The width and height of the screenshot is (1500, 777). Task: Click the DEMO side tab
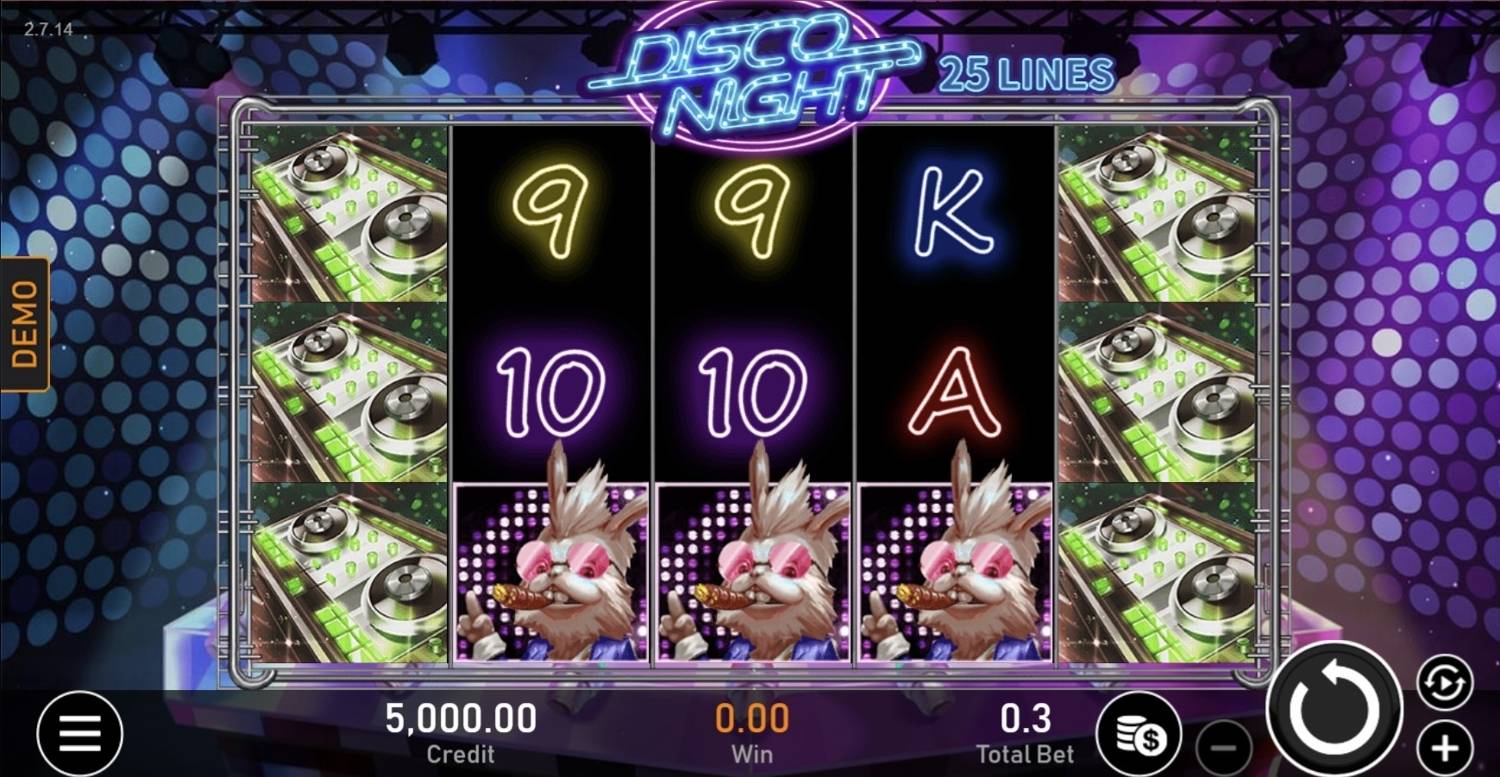pos(24,324)
